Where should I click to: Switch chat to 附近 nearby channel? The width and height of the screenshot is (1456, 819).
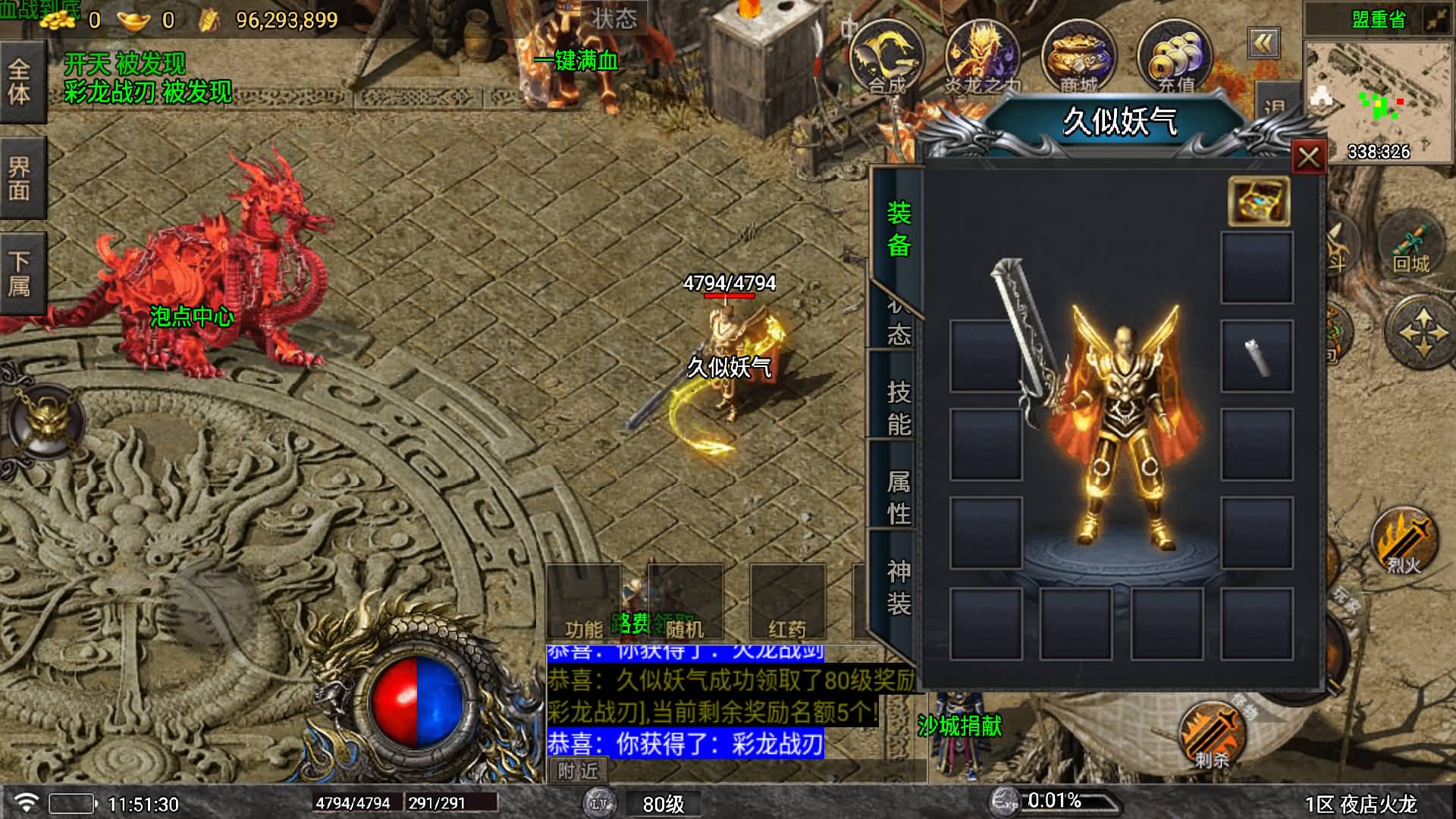tap(578, 771)
